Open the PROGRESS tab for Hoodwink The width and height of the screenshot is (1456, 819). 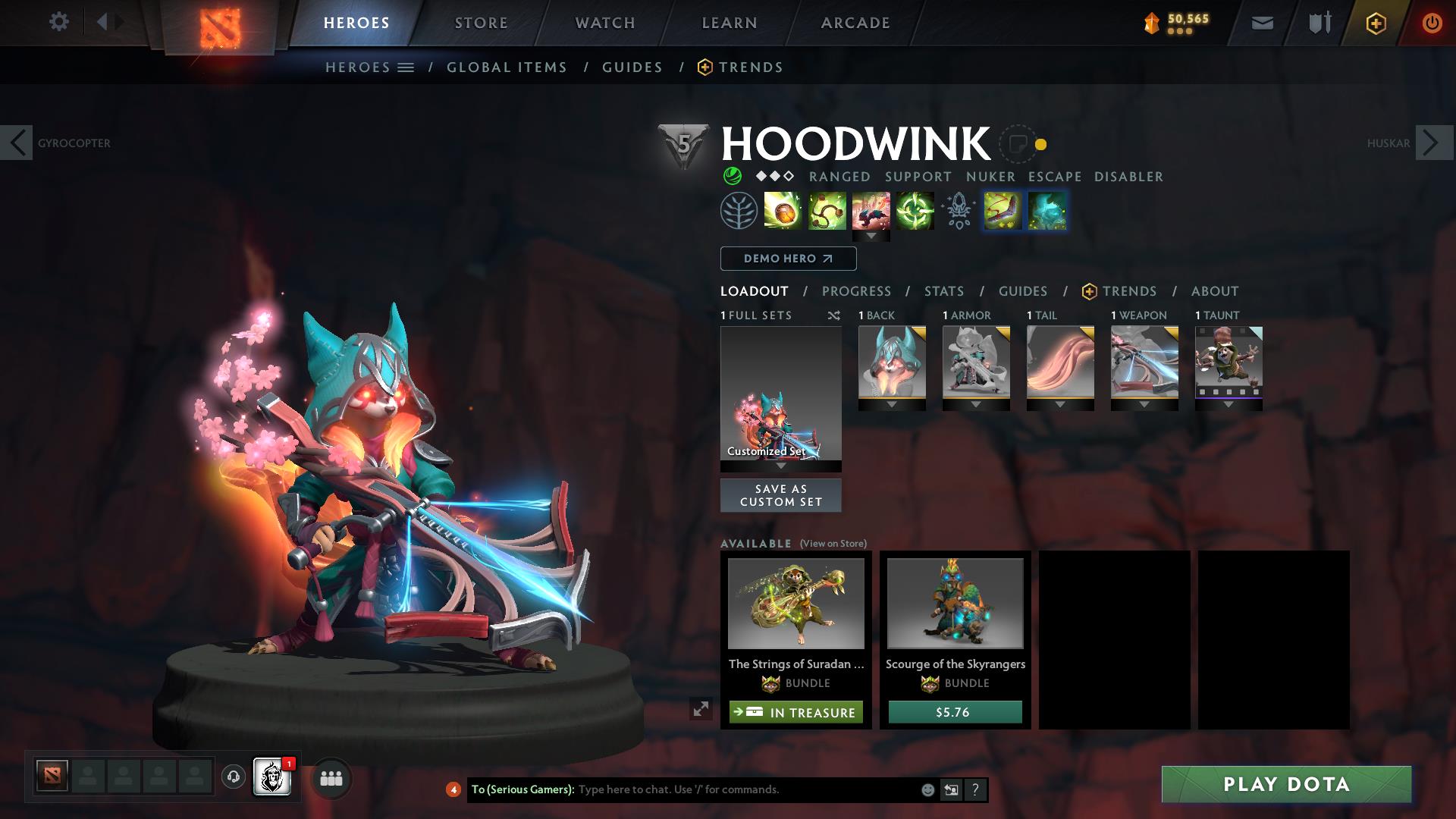point(857,291)
